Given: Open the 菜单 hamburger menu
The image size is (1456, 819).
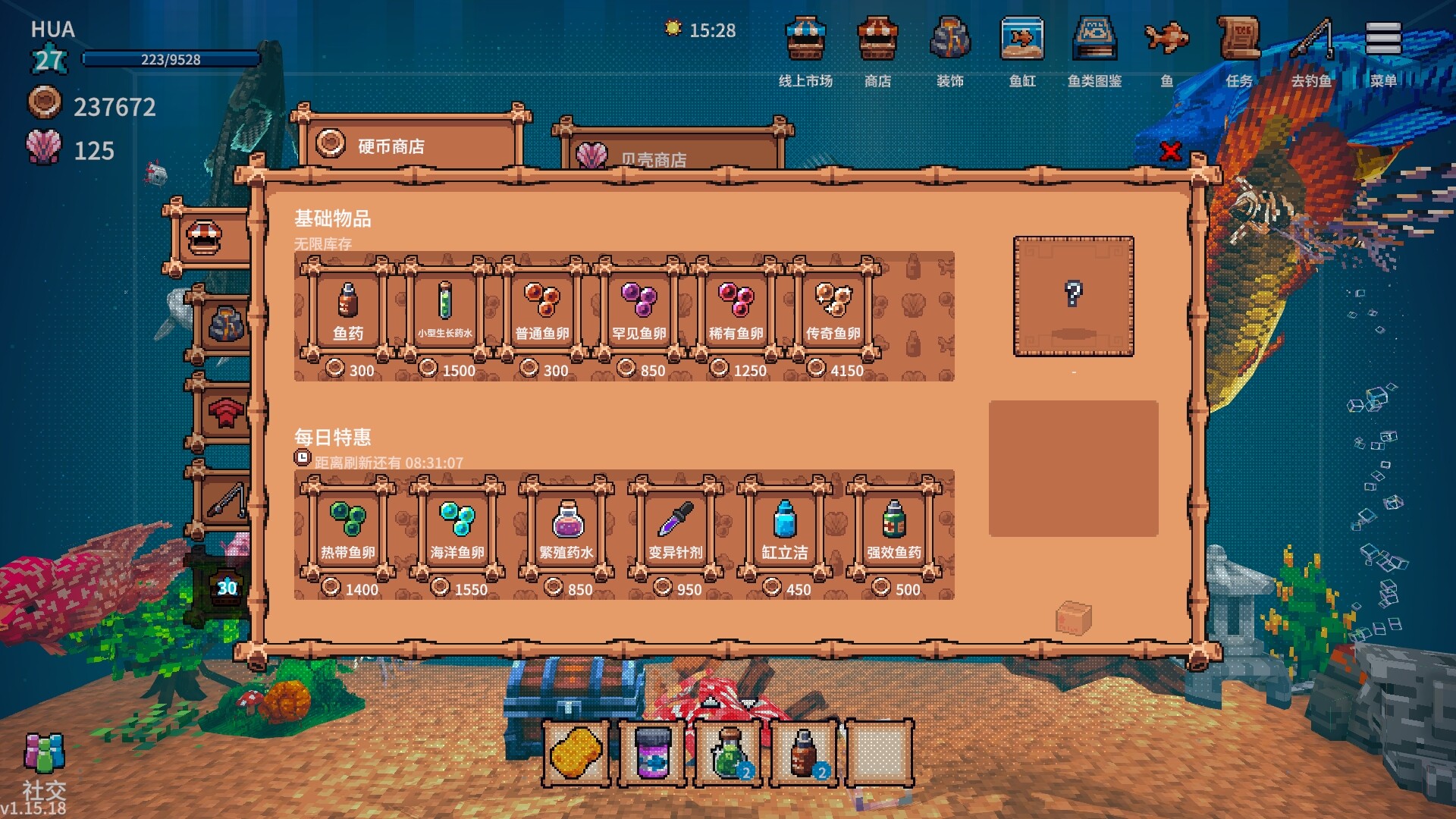Looking at the screenshot, I should [1383, 49].
